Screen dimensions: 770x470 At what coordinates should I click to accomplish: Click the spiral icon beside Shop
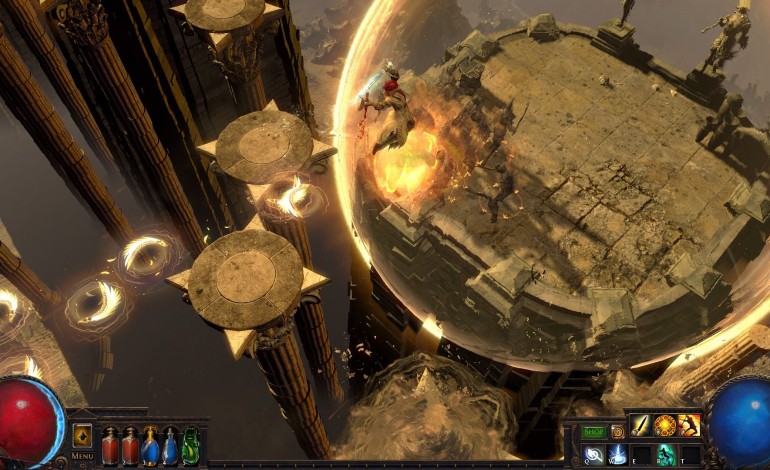point(618,432)
